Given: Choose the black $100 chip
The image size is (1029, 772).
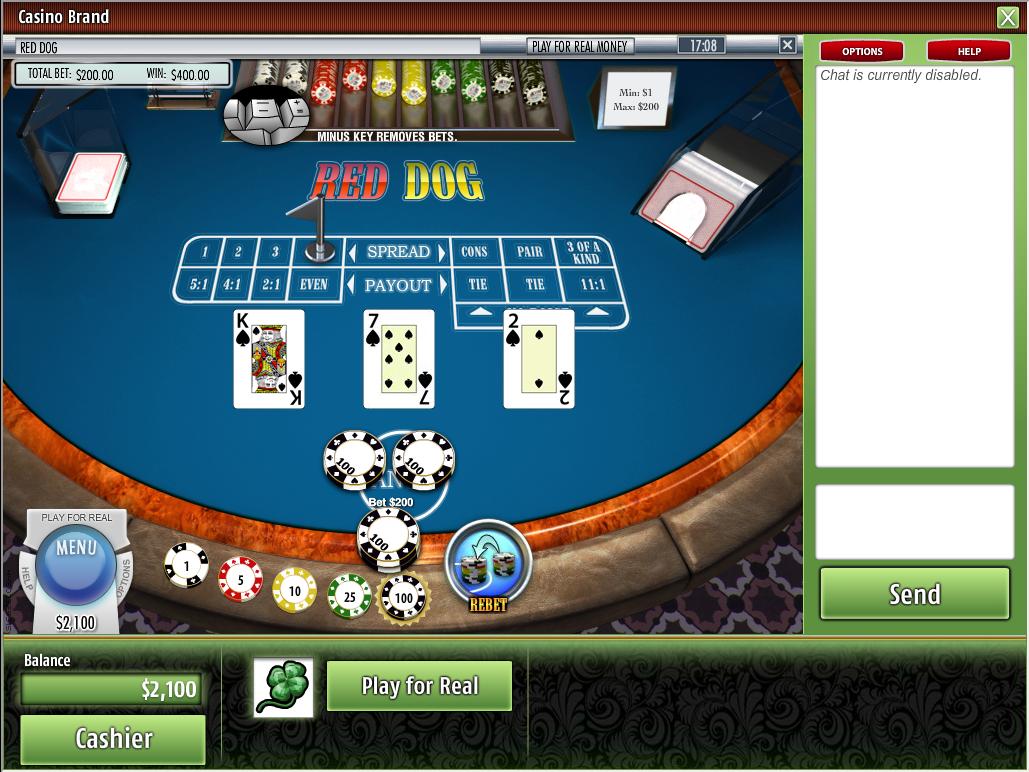Looking at the screenshot, I should tap(404, 598).
